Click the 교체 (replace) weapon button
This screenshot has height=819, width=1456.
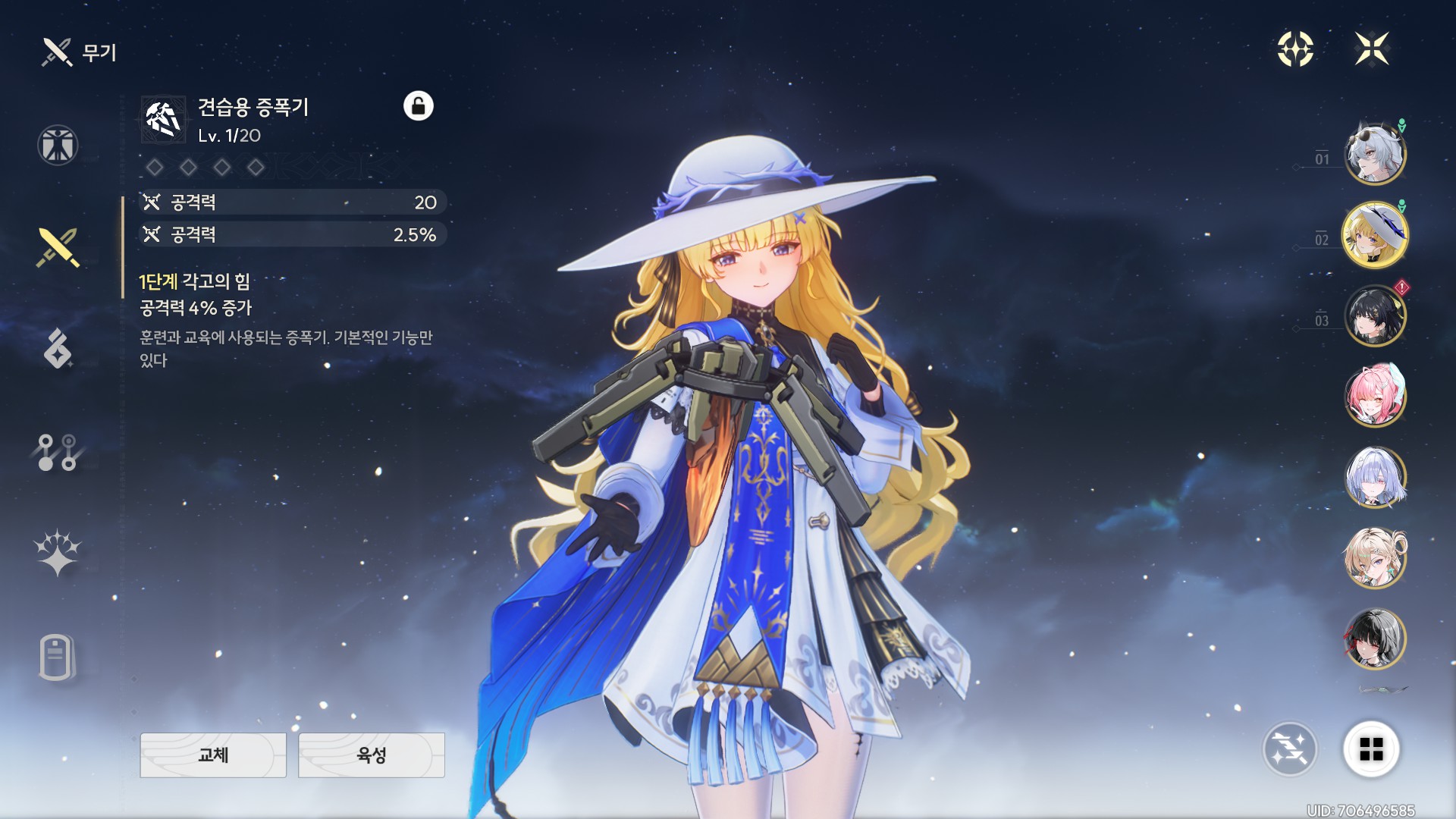[213, 755]
